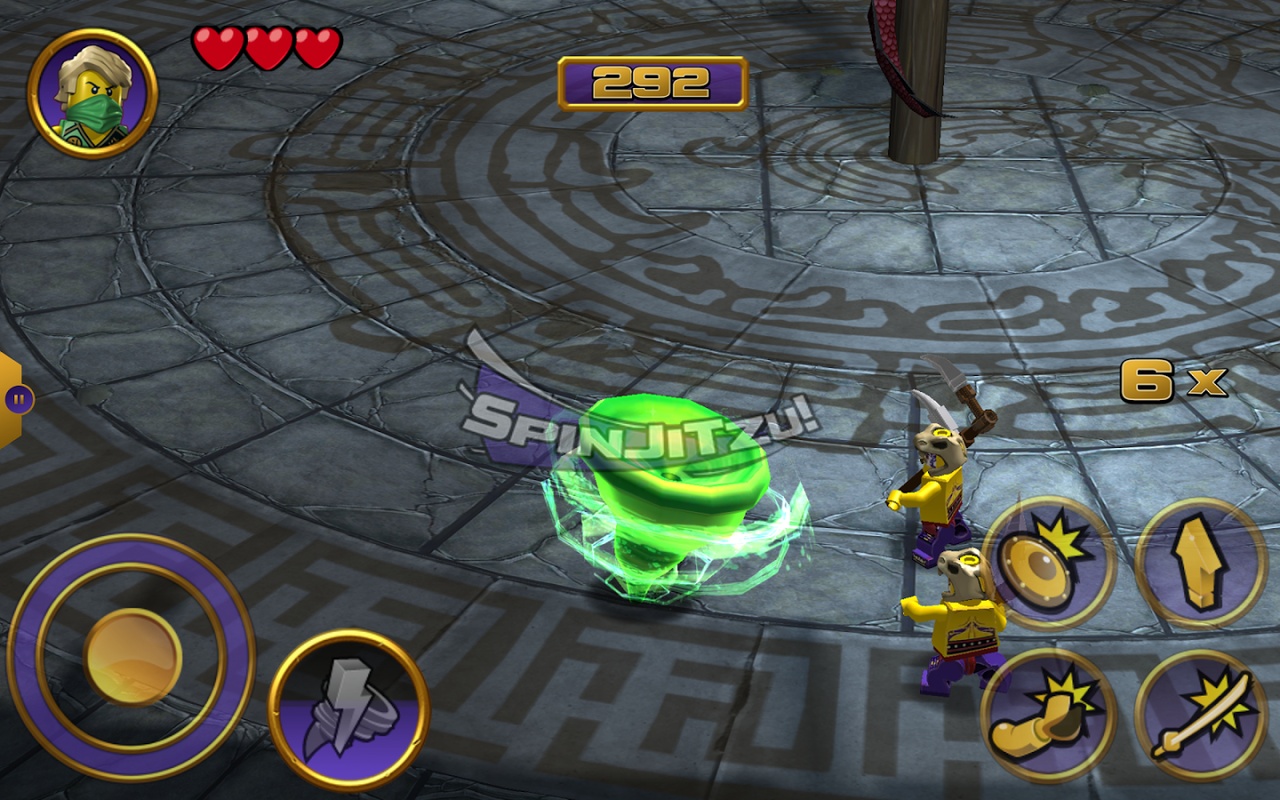Trigger the upward arrow jump button

coord(1200,562)
